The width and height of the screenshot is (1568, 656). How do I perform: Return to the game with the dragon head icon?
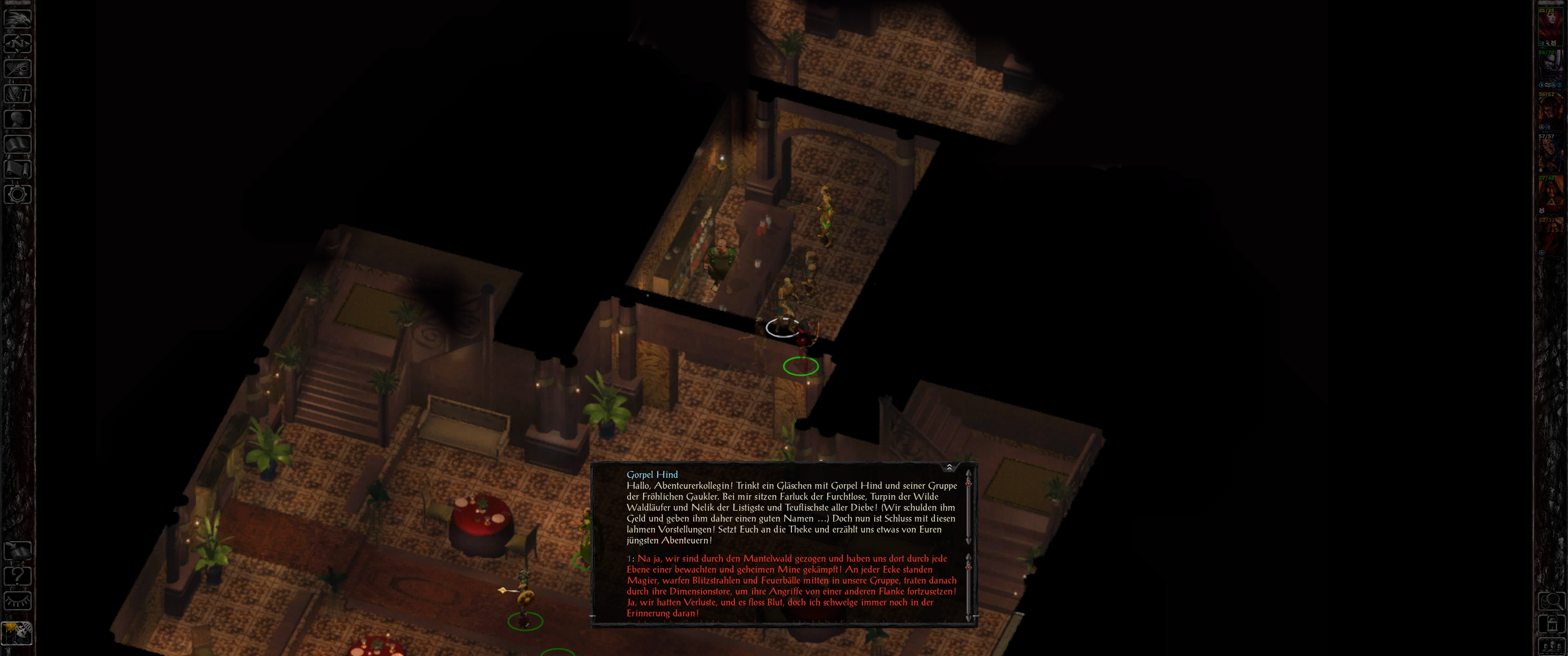pyautogui.click(x=18, y=18)
